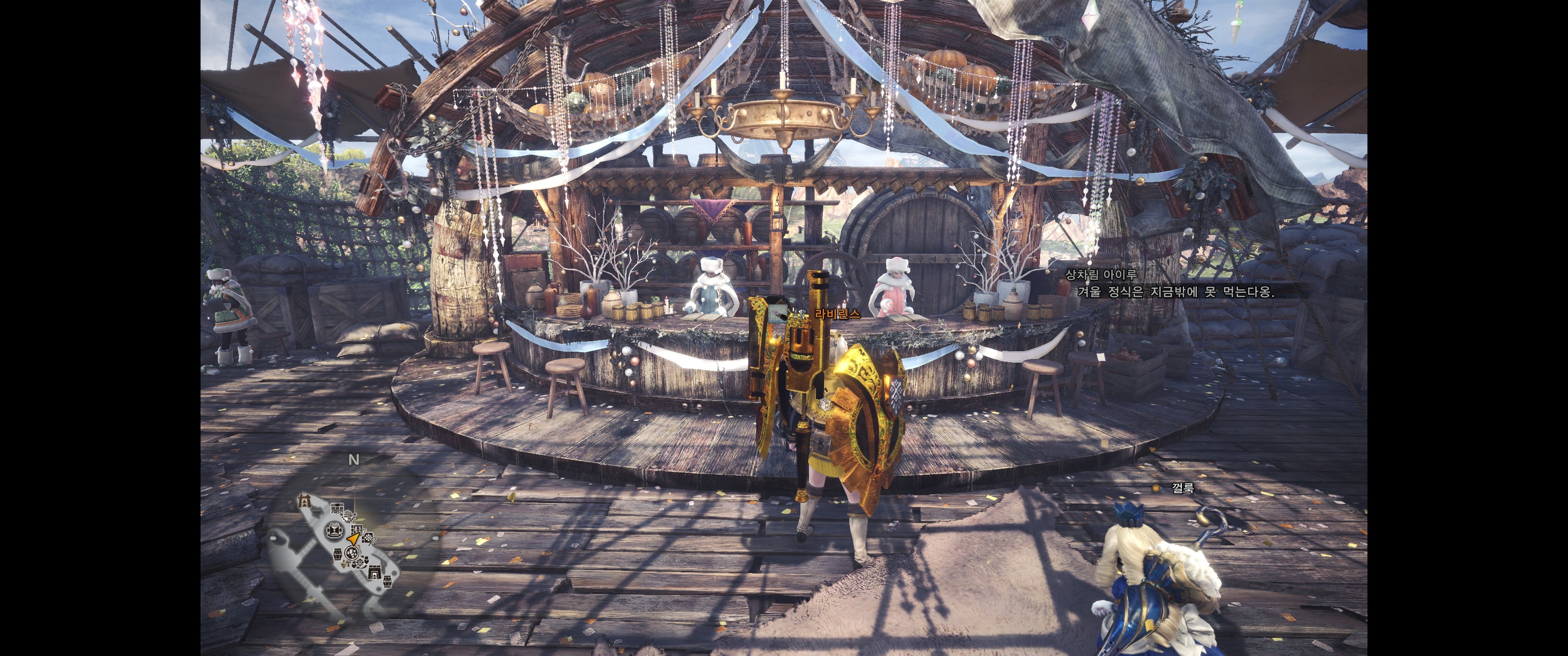1568x656 pixels.
Task: Choose the black gate marker on minimap
Action: coord(374,572)
